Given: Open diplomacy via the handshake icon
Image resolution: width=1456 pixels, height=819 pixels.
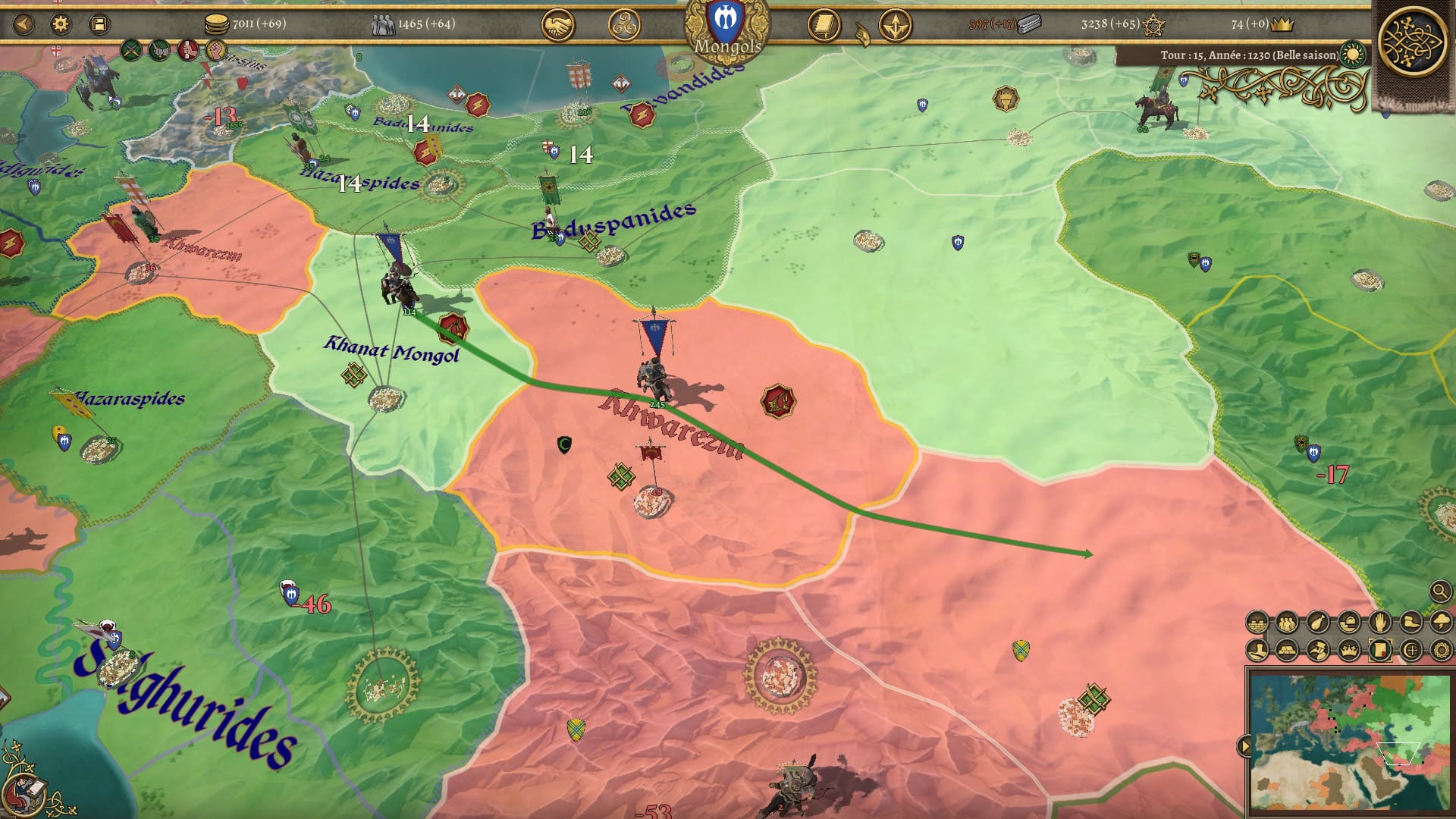Looking at the screenshot, I should click(557, 27).
